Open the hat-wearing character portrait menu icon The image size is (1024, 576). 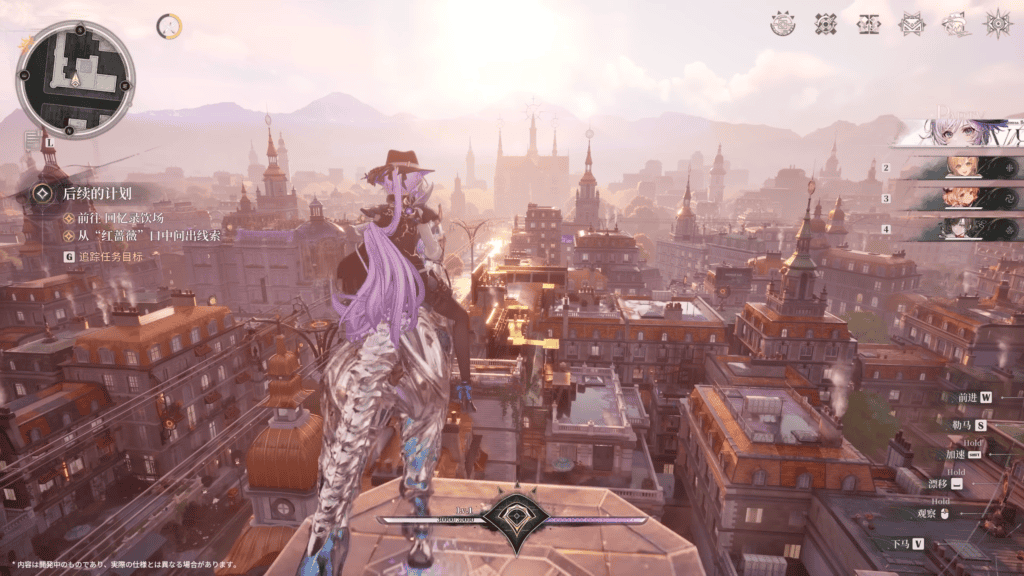point(955,24)
